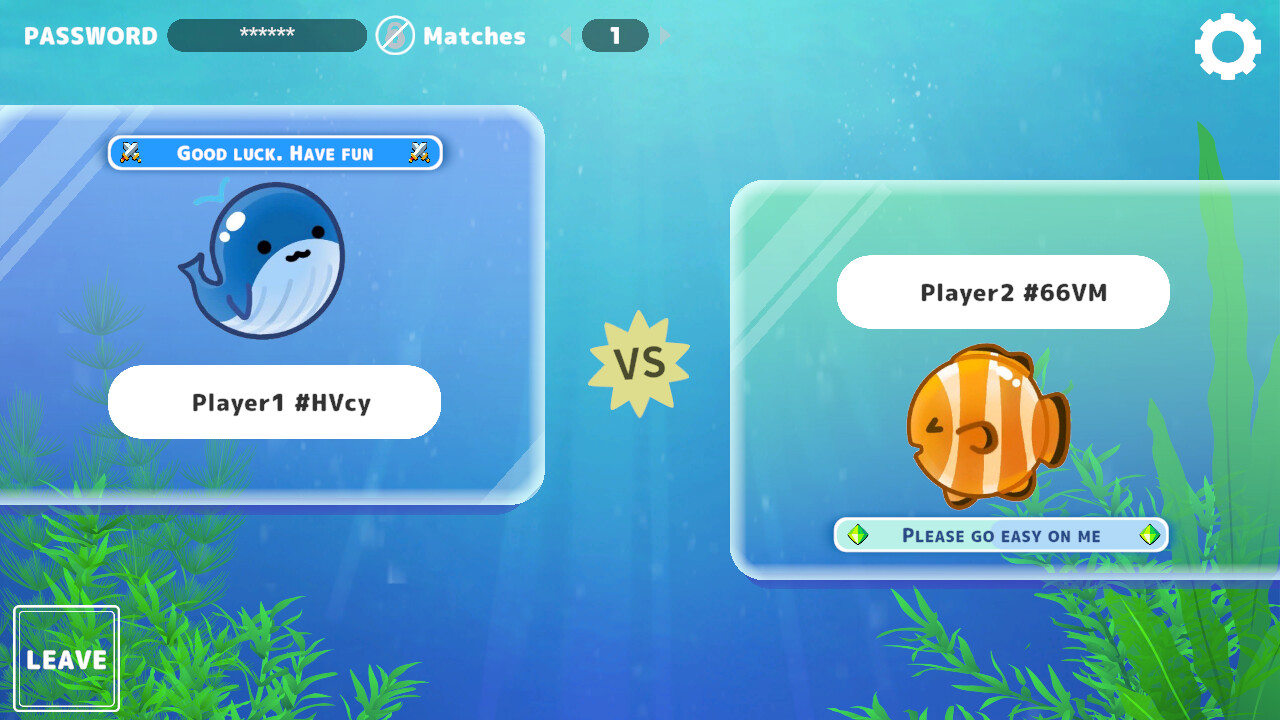Open the matches count selector showing 1

(615, 34)
